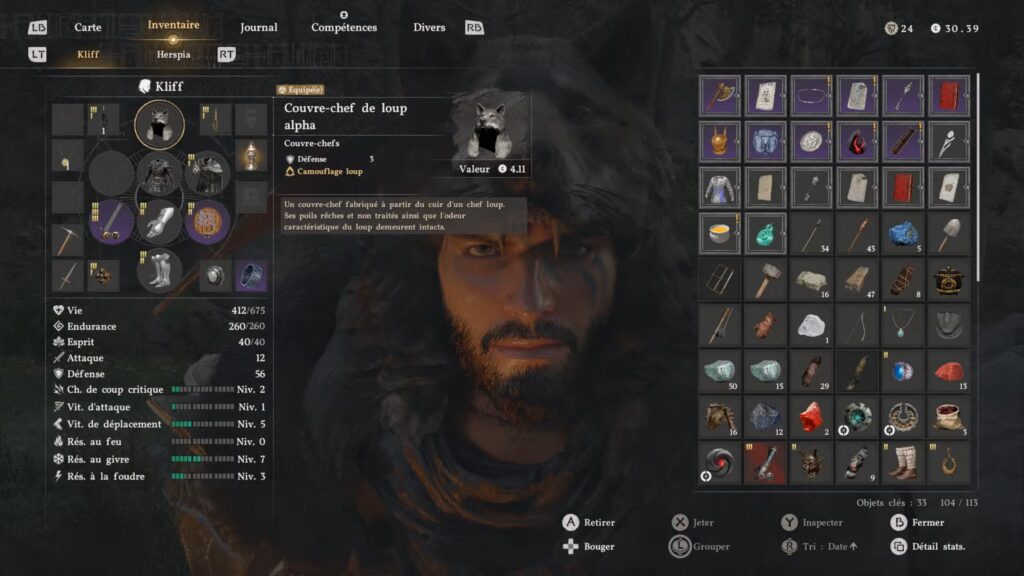1024x576 pixels.
Task: Select the shovel in inventory
Action: [949, 234]
